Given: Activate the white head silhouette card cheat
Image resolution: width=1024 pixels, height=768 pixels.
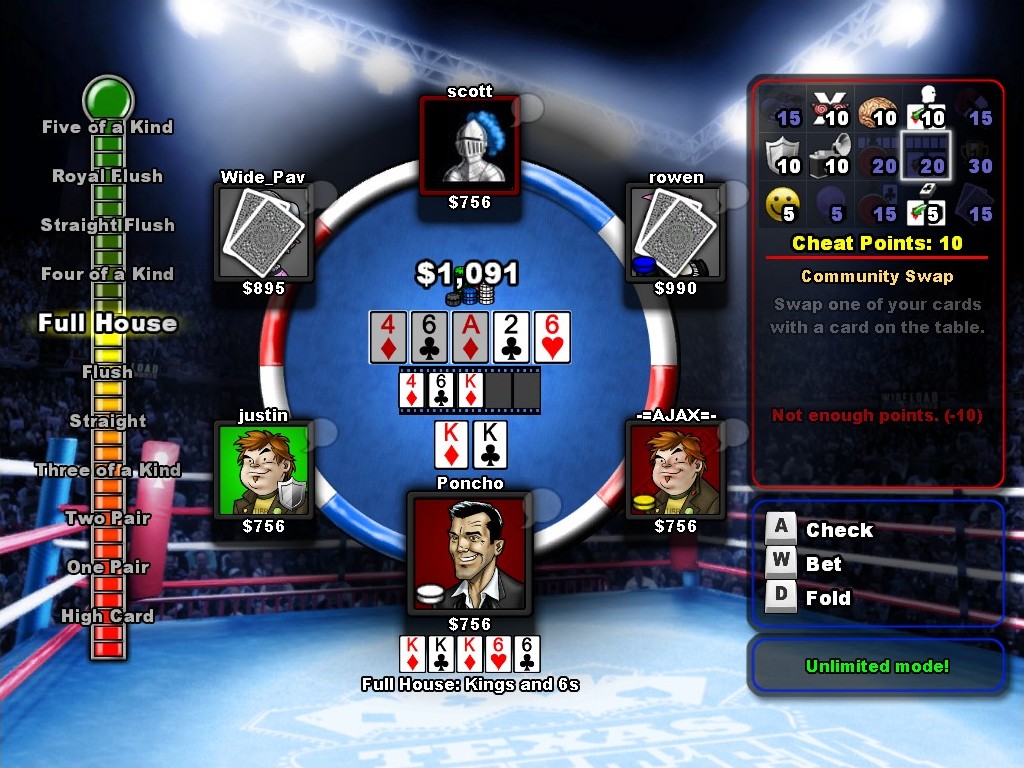Looking at the screenshot, I should pos(927,111).
